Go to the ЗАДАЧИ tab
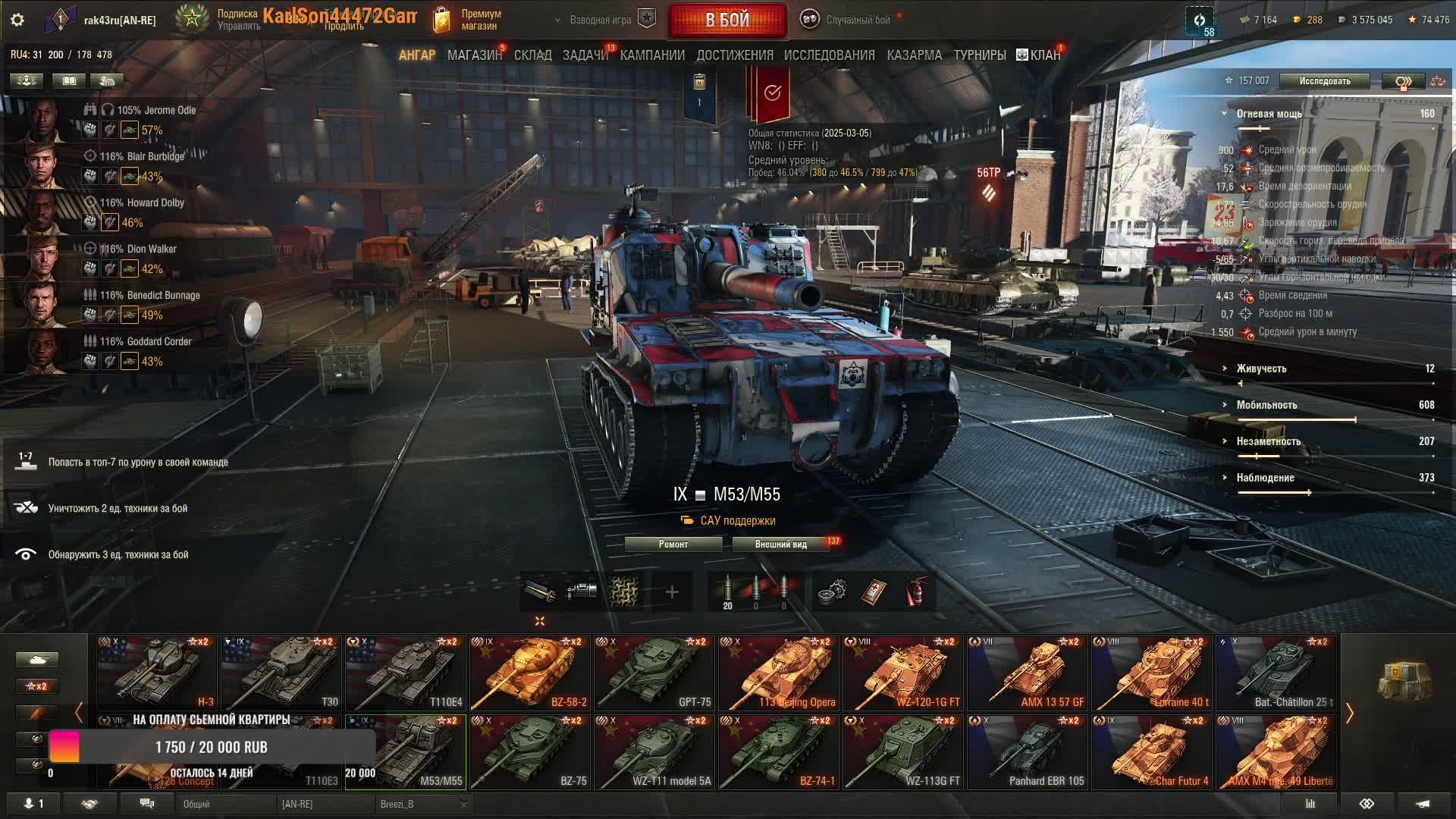The height and width of the screenshot is (819, 1456). 585,55
